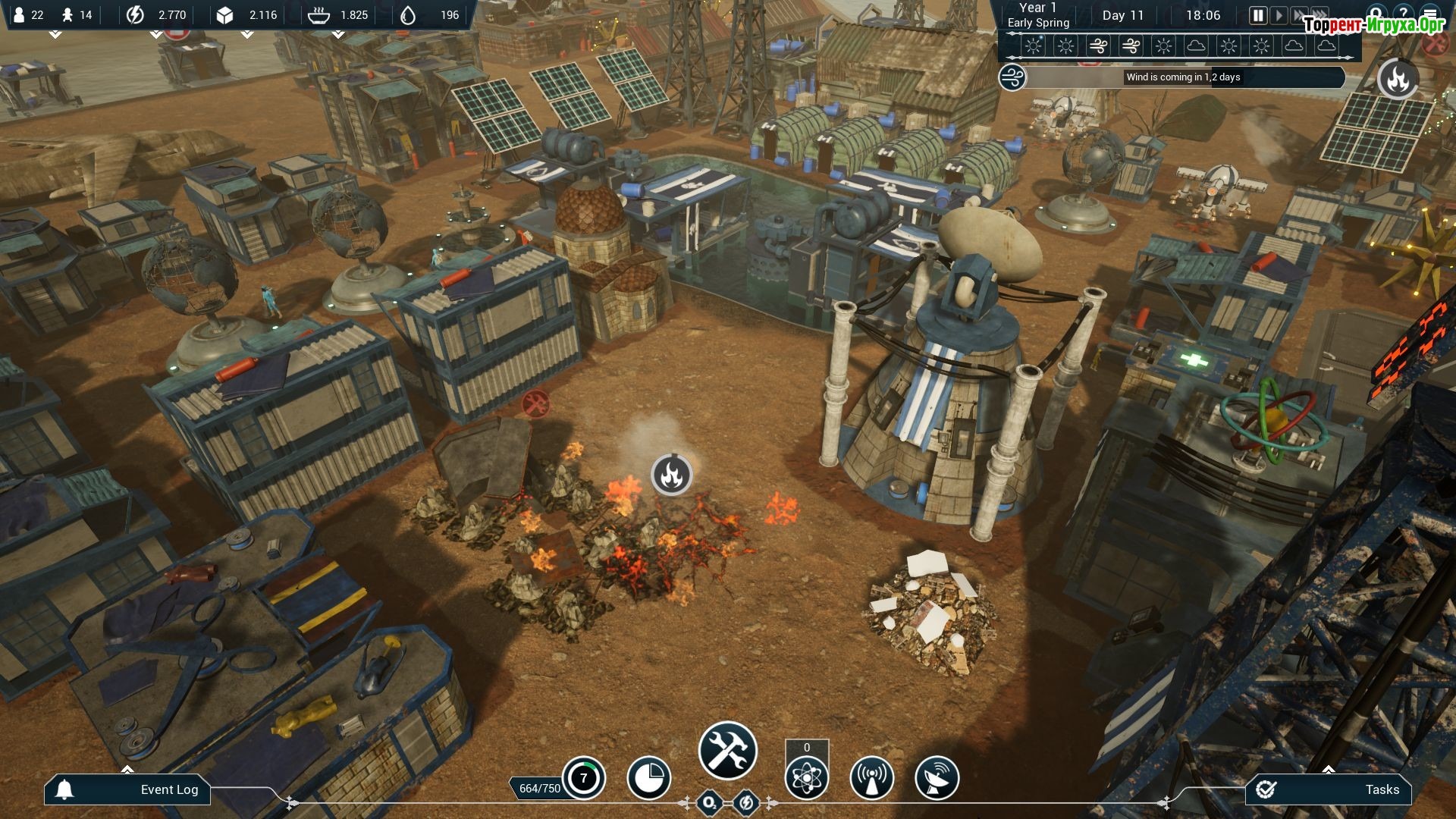This screenshot has width=1456, height=819.
Task: Click the fire alert icon near the weather bar
Action: click(1398, 79)
